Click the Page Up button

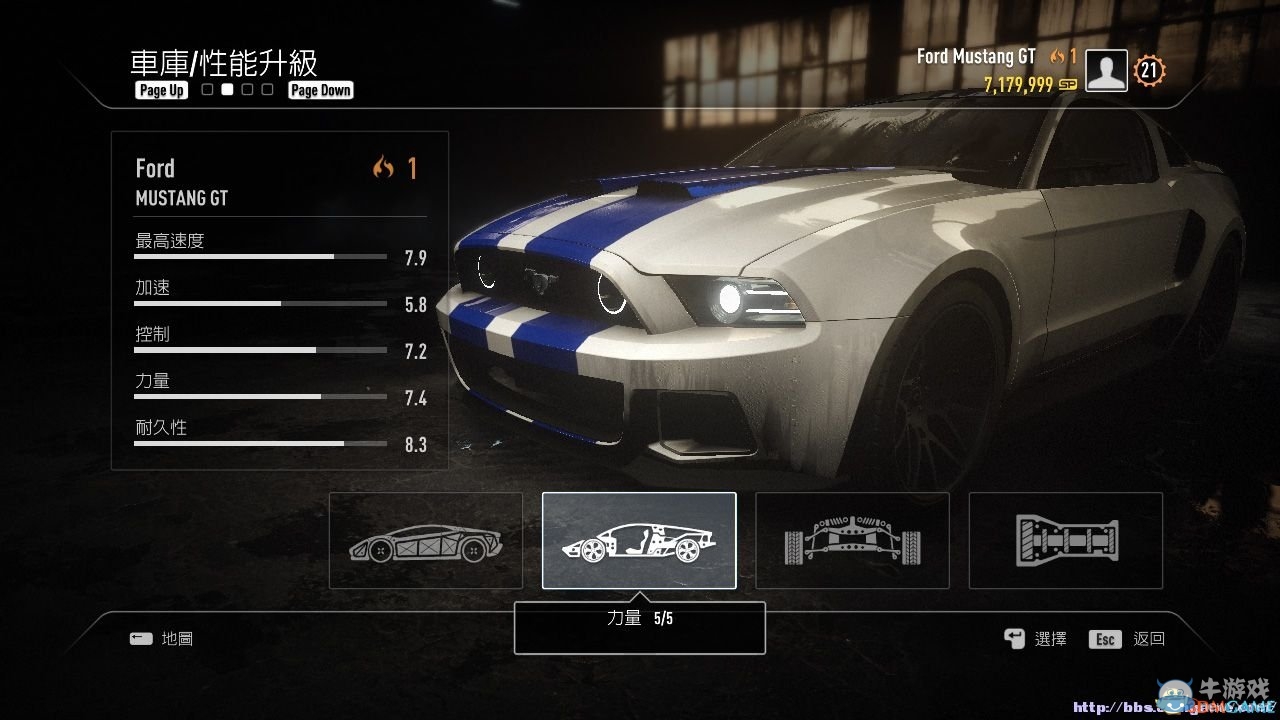[160, 90]
